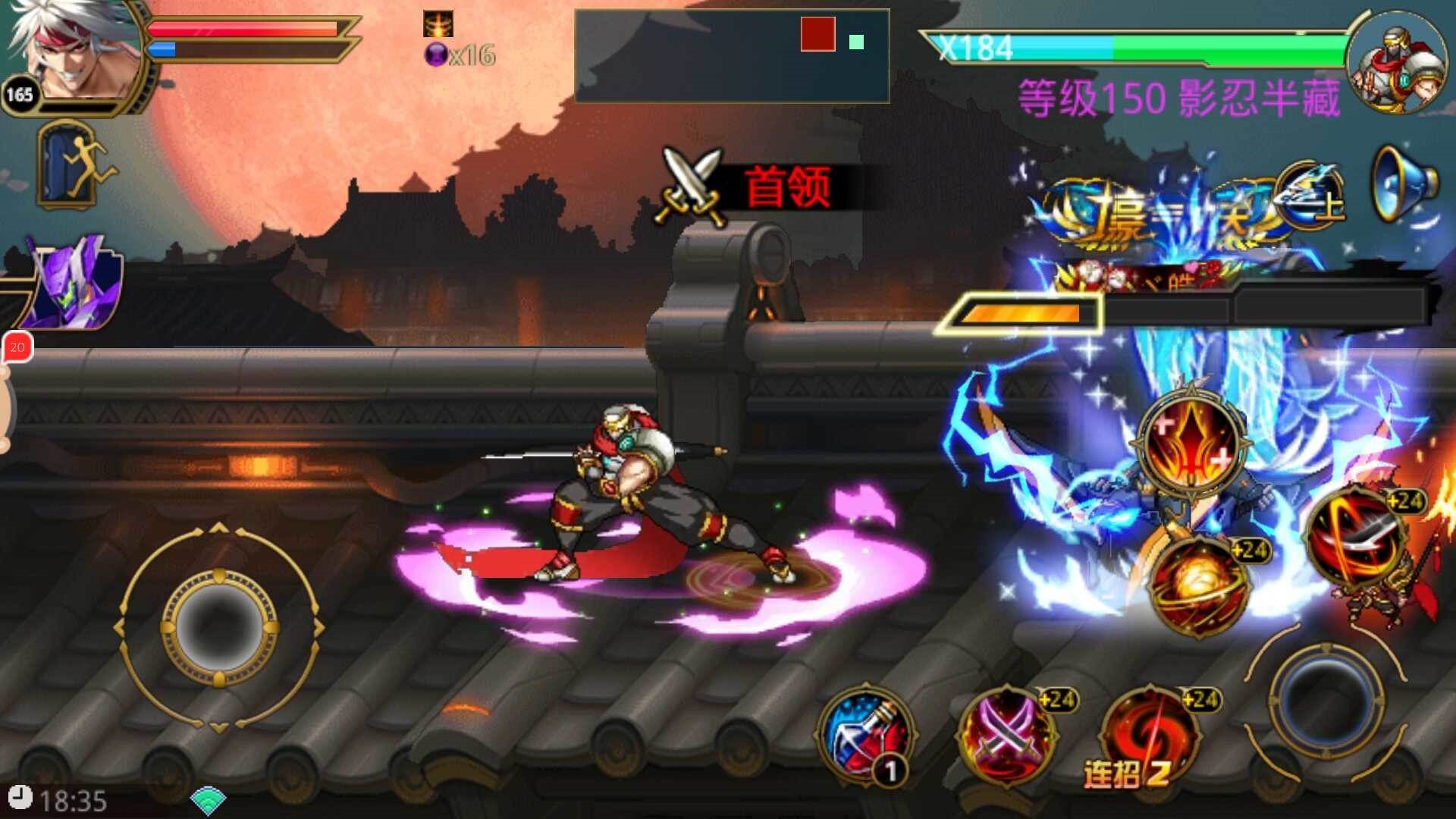Click the X184 counter bar
1456x819 pixels.
pos(1062,47)
